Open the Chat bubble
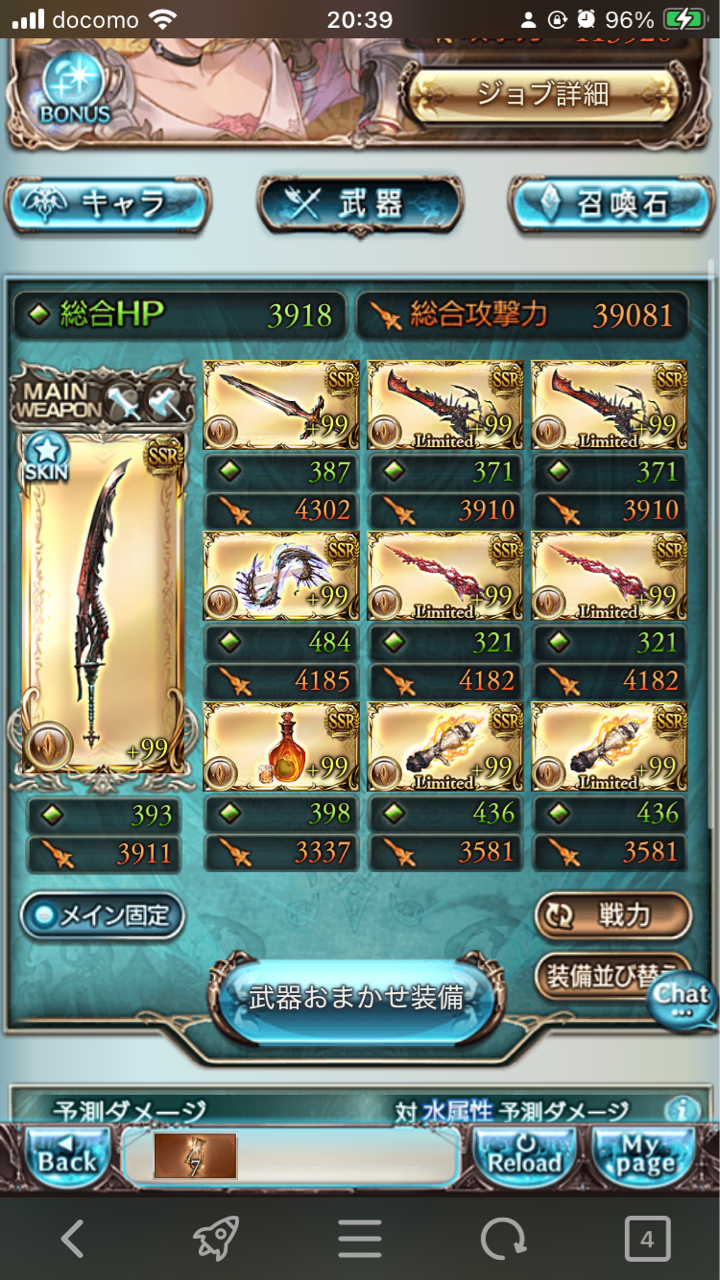Screen dimensions: 720x1280 (683, 998)
